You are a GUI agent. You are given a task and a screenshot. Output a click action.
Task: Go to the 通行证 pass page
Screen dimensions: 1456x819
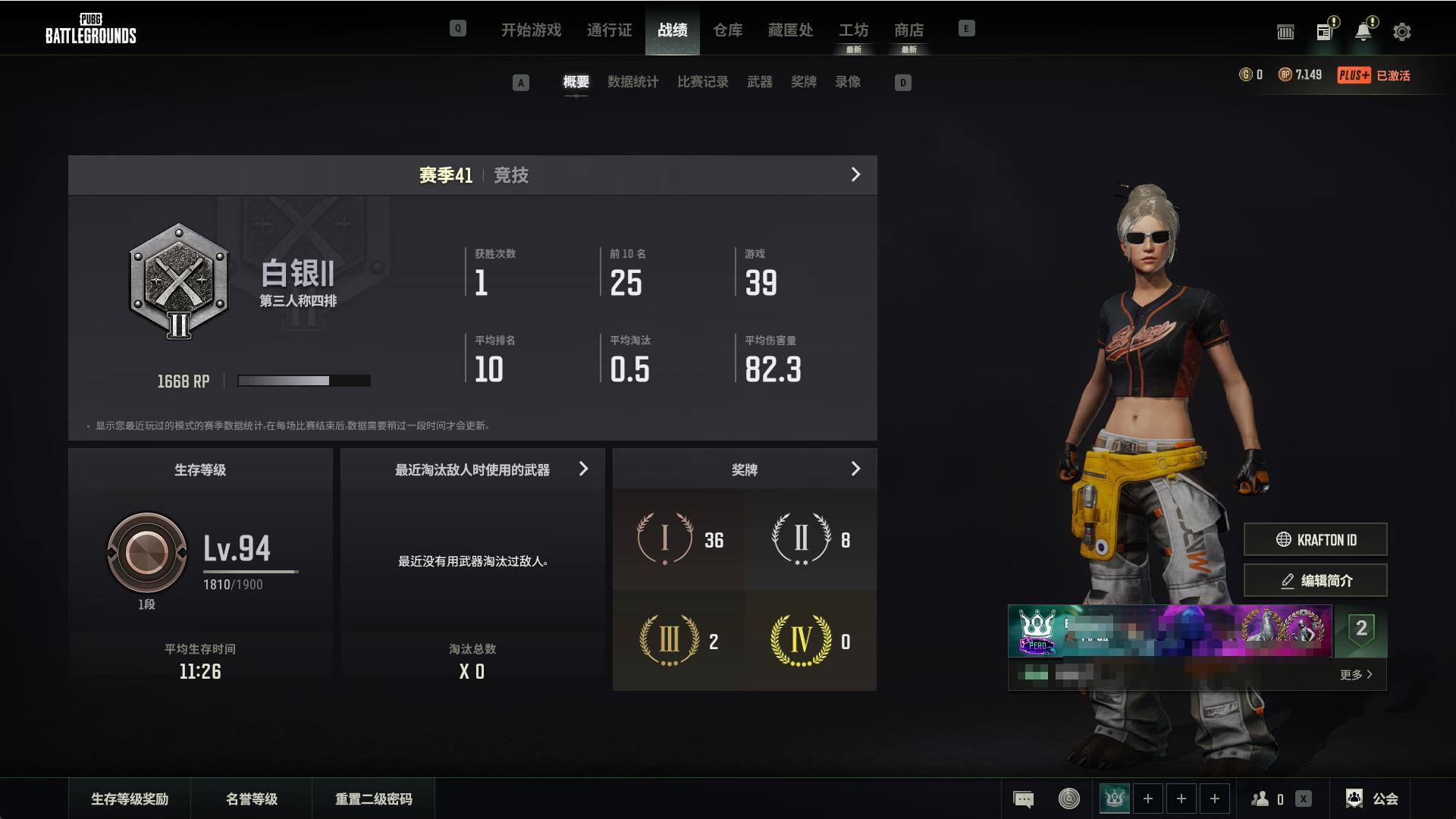point(609,30)
